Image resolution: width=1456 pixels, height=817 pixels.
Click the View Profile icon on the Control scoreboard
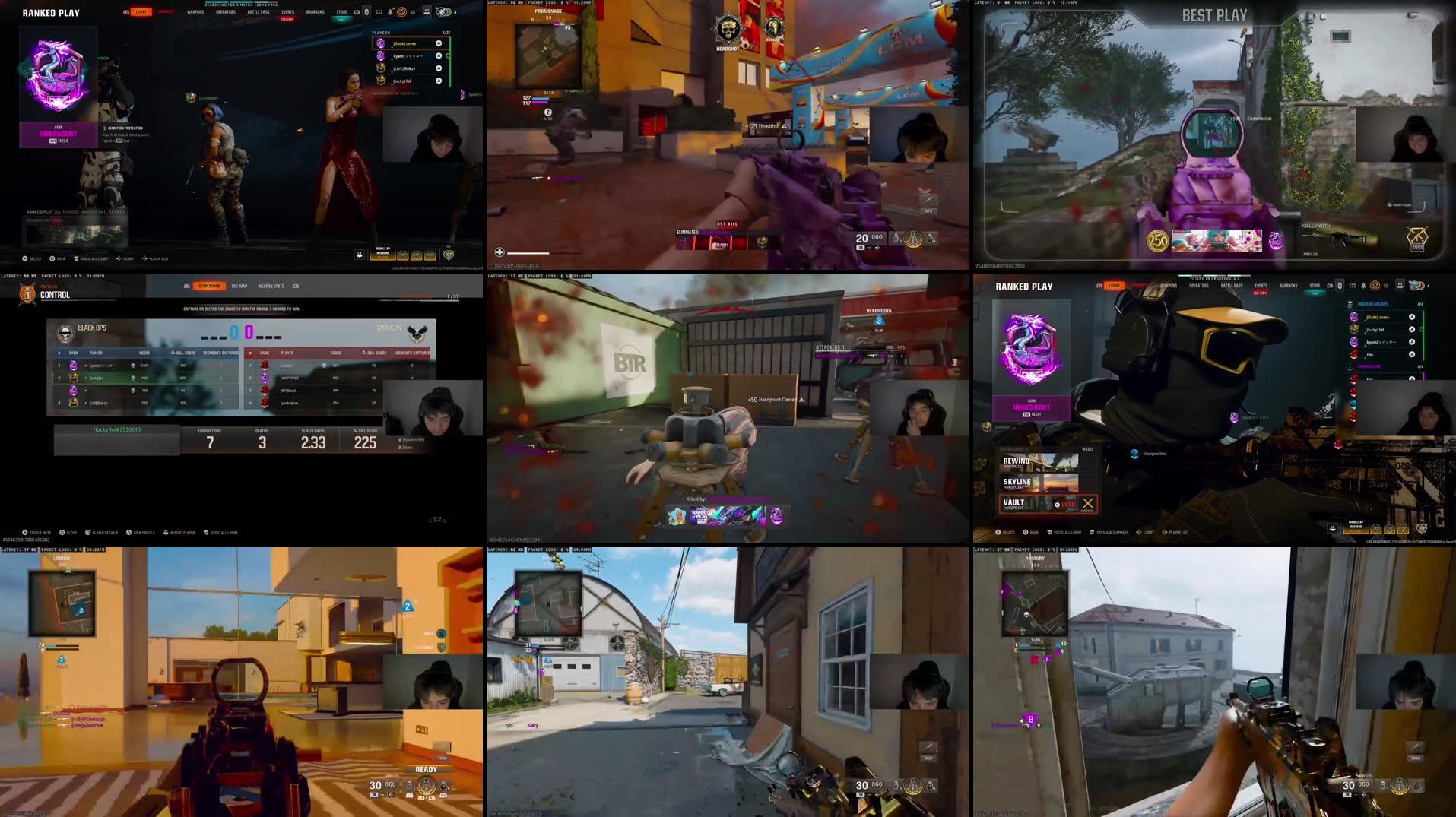129,533
